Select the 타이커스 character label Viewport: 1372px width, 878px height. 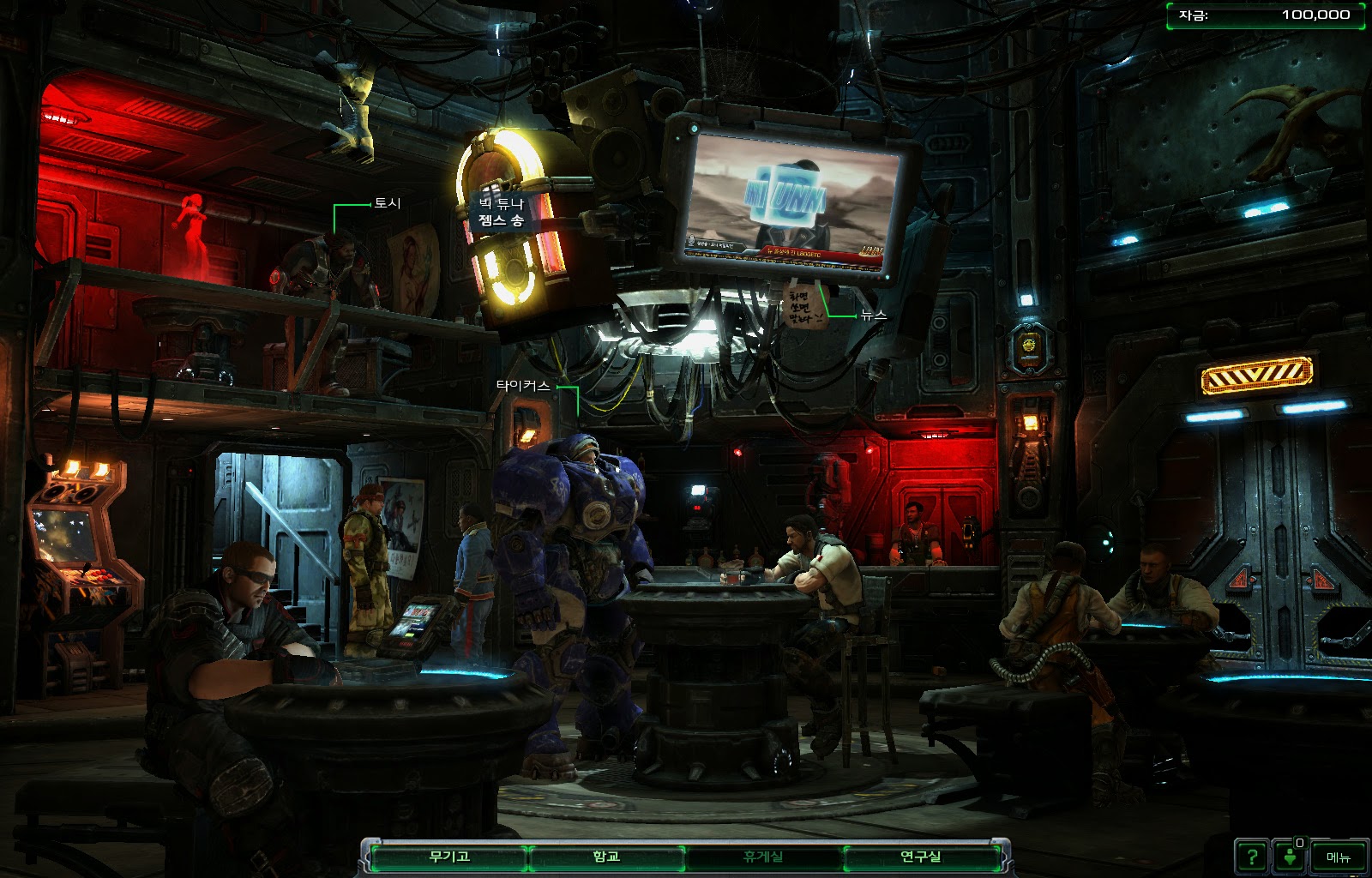(522, 386)
